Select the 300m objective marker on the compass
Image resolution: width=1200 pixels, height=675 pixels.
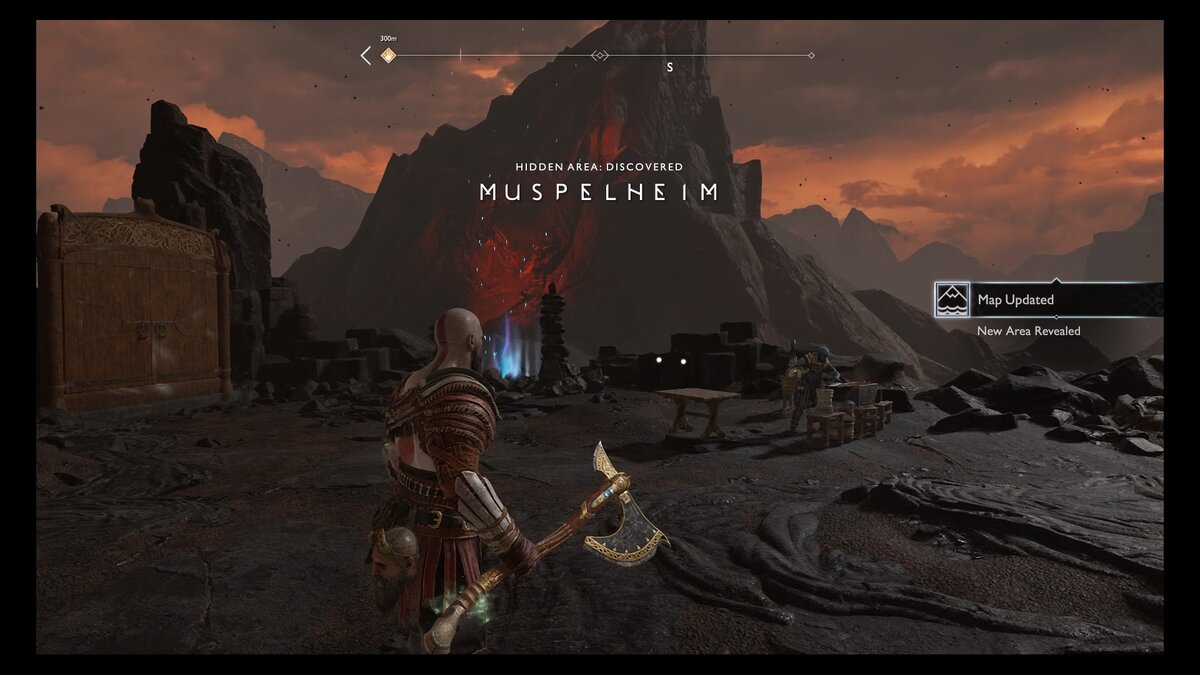pyautogui.click(x=388, y=56)
